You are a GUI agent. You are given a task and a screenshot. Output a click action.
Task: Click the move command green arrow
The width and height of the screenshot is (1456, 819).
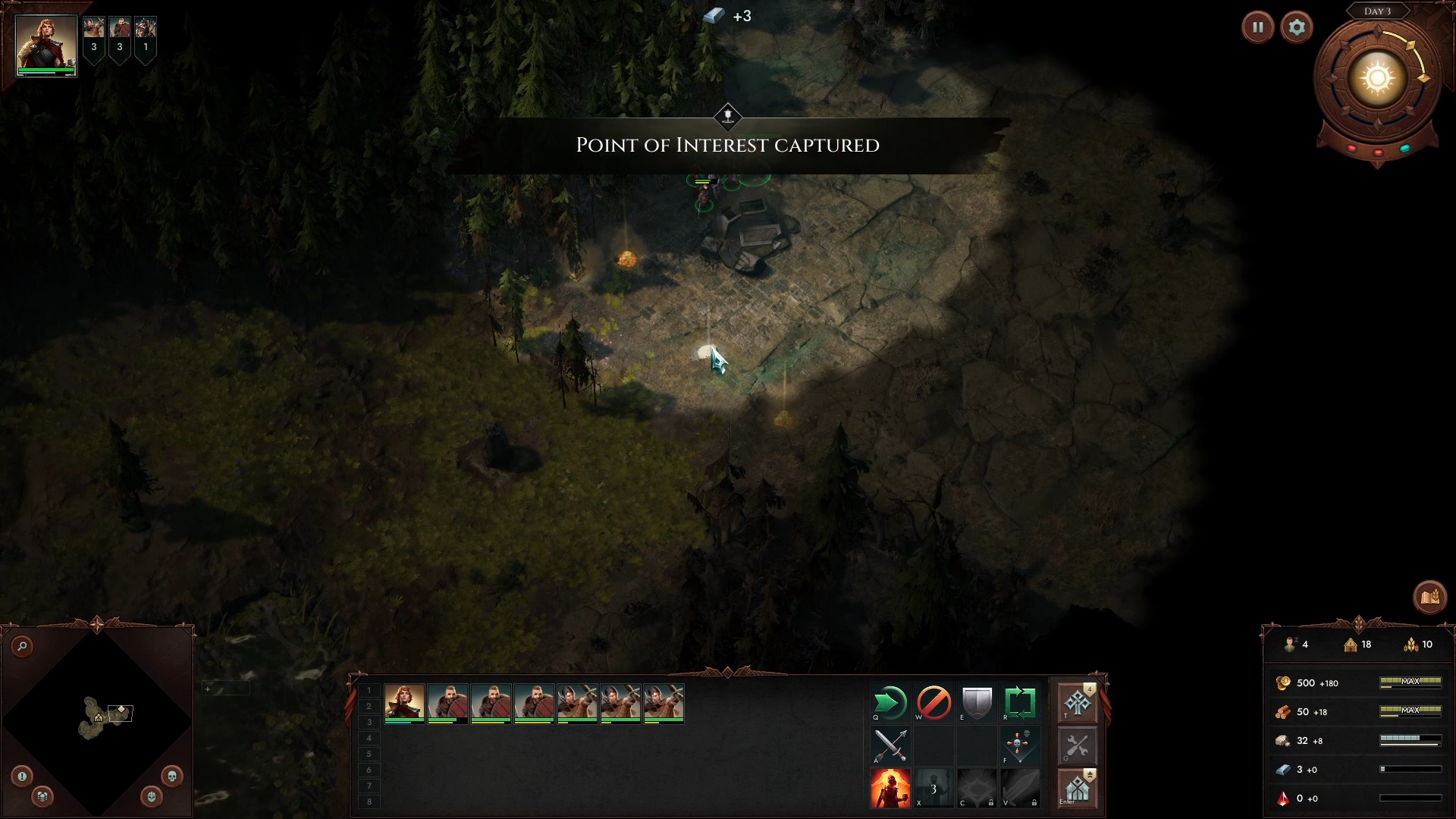tap(890, 703)
